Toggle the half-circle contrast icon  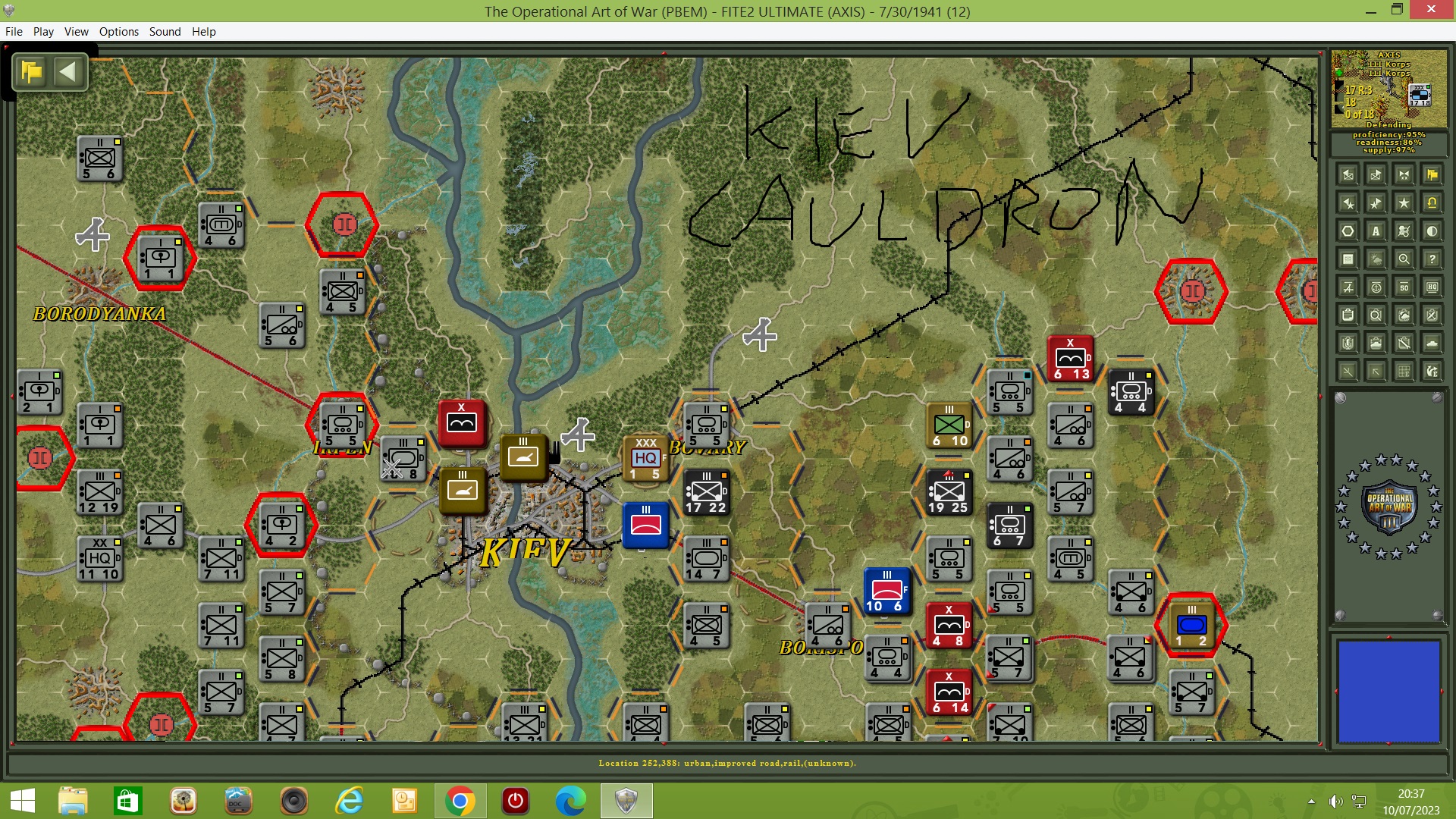point(1432,231)
